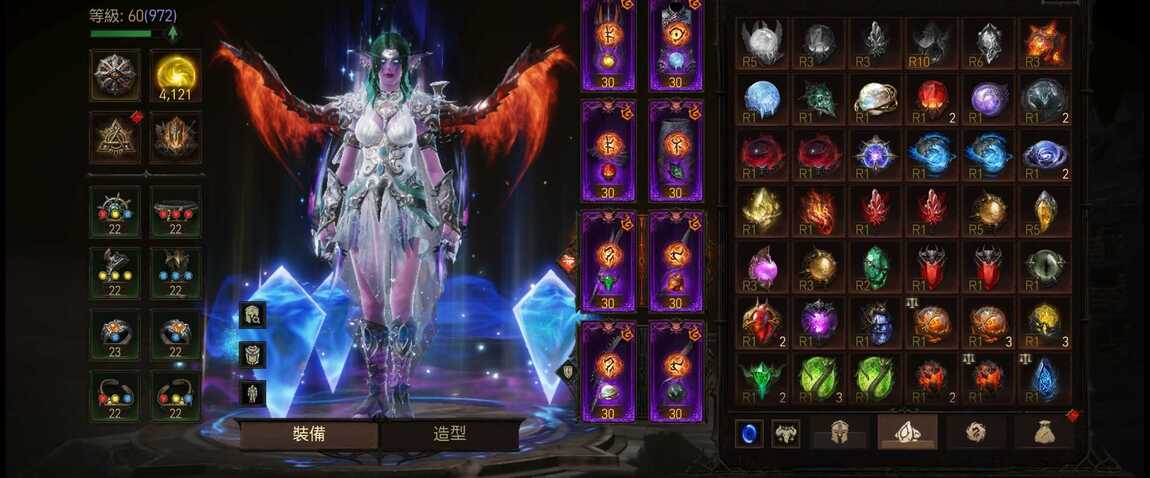Screen dimensions: 1150x478
Task: Pick the green mask gem
Action: (x=819, y=99)
